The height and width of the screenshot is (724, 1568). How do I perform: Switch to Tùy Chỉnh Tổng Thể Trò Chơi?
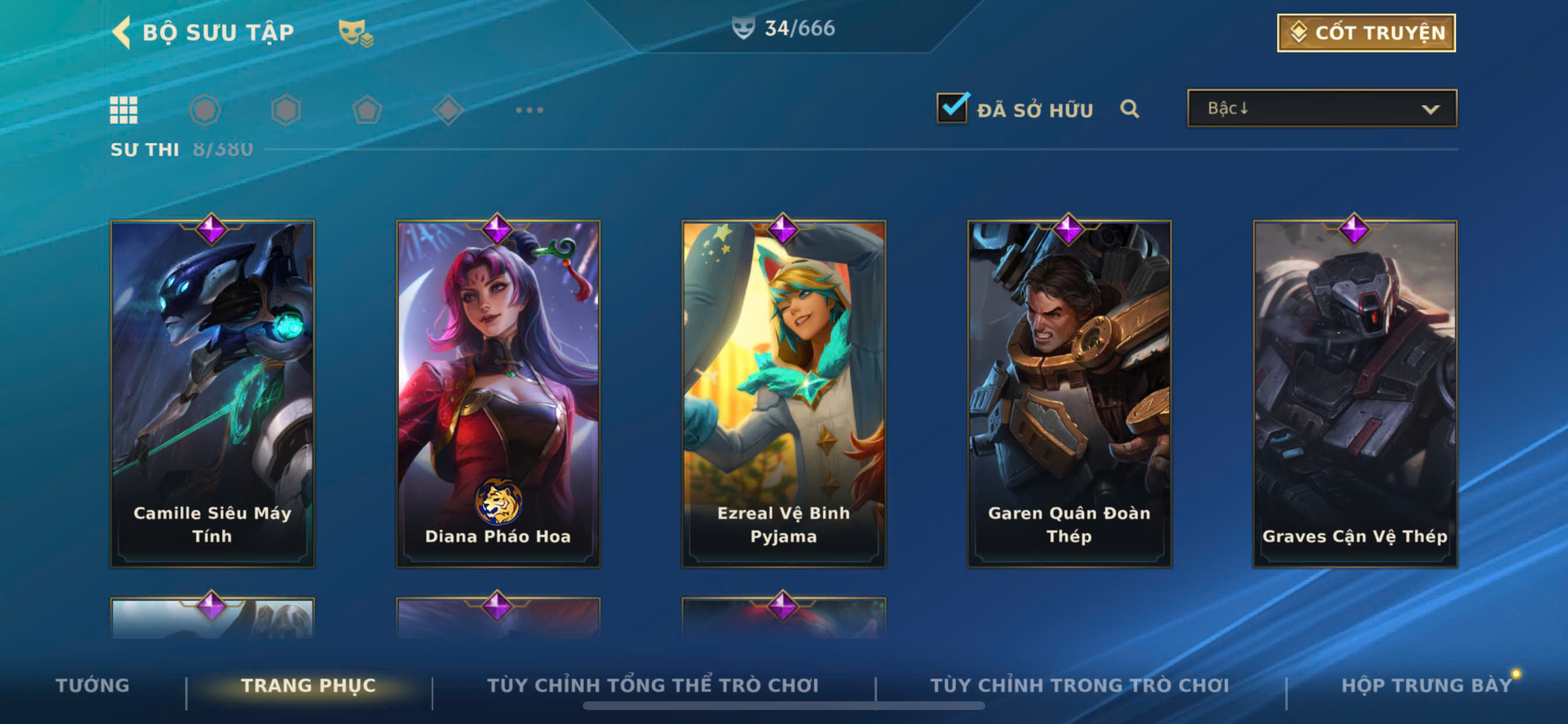(x=653, y=685)
